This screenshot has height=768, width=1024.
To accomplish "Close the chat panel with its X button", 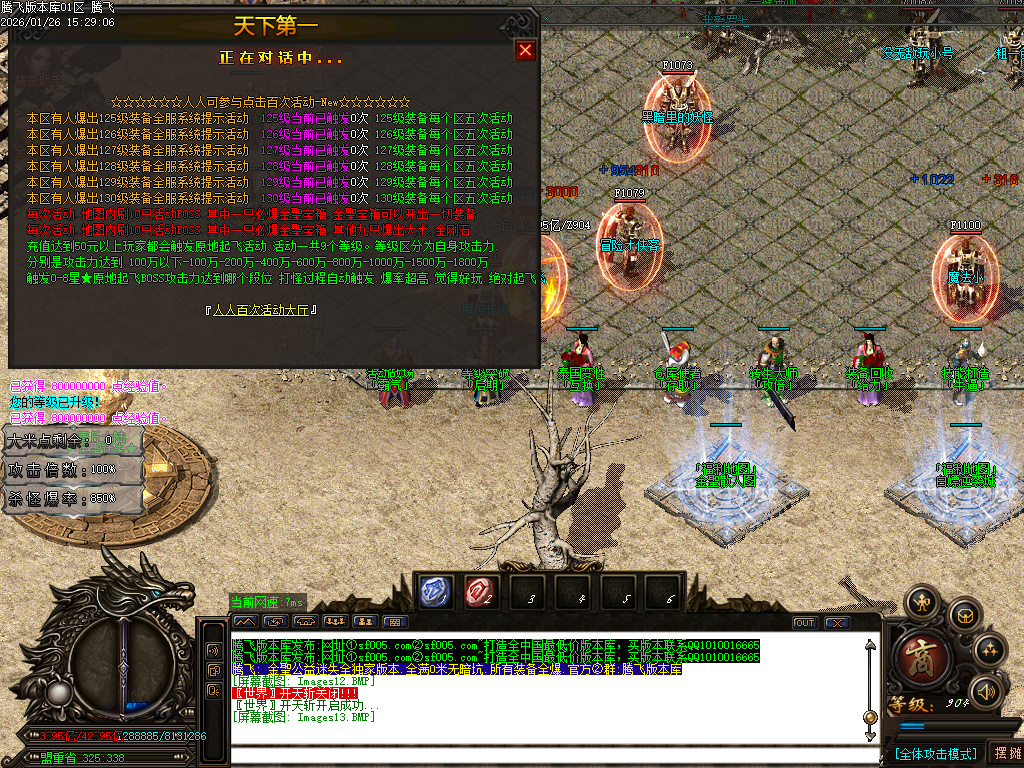I will pyautogui.click(x=837, y=623).
